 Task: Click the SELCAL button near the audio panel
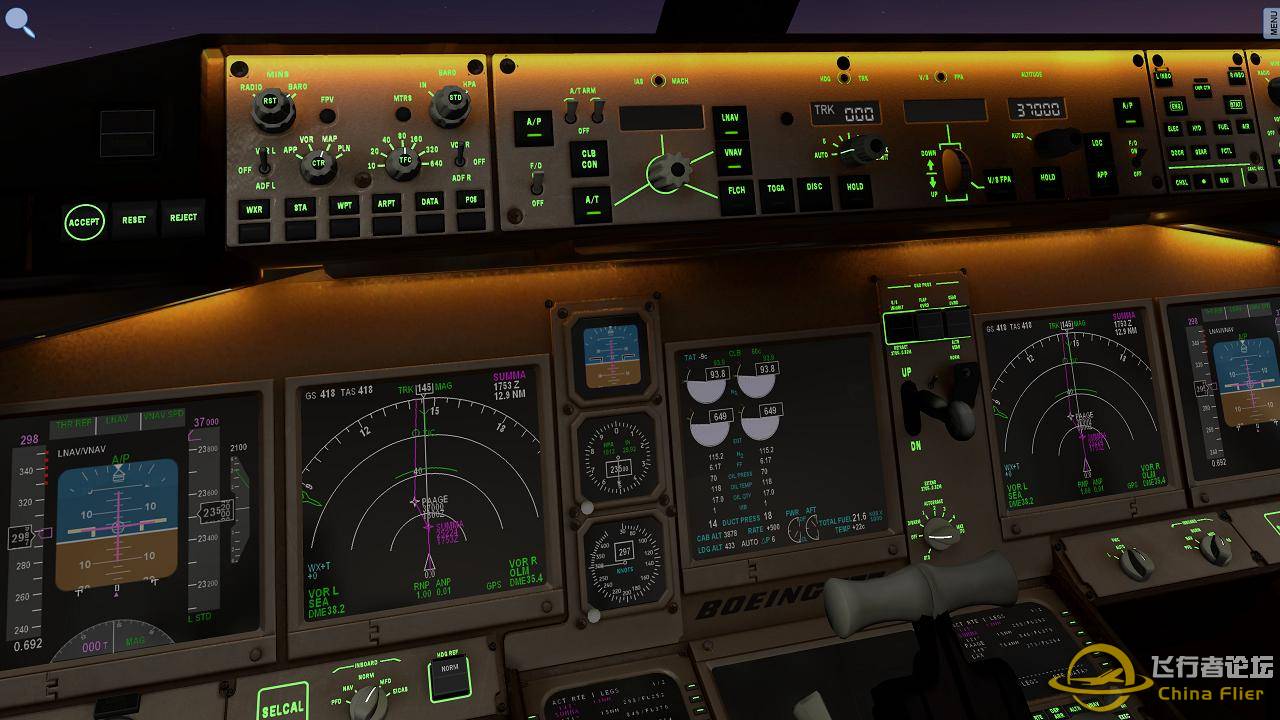(283, 706)
